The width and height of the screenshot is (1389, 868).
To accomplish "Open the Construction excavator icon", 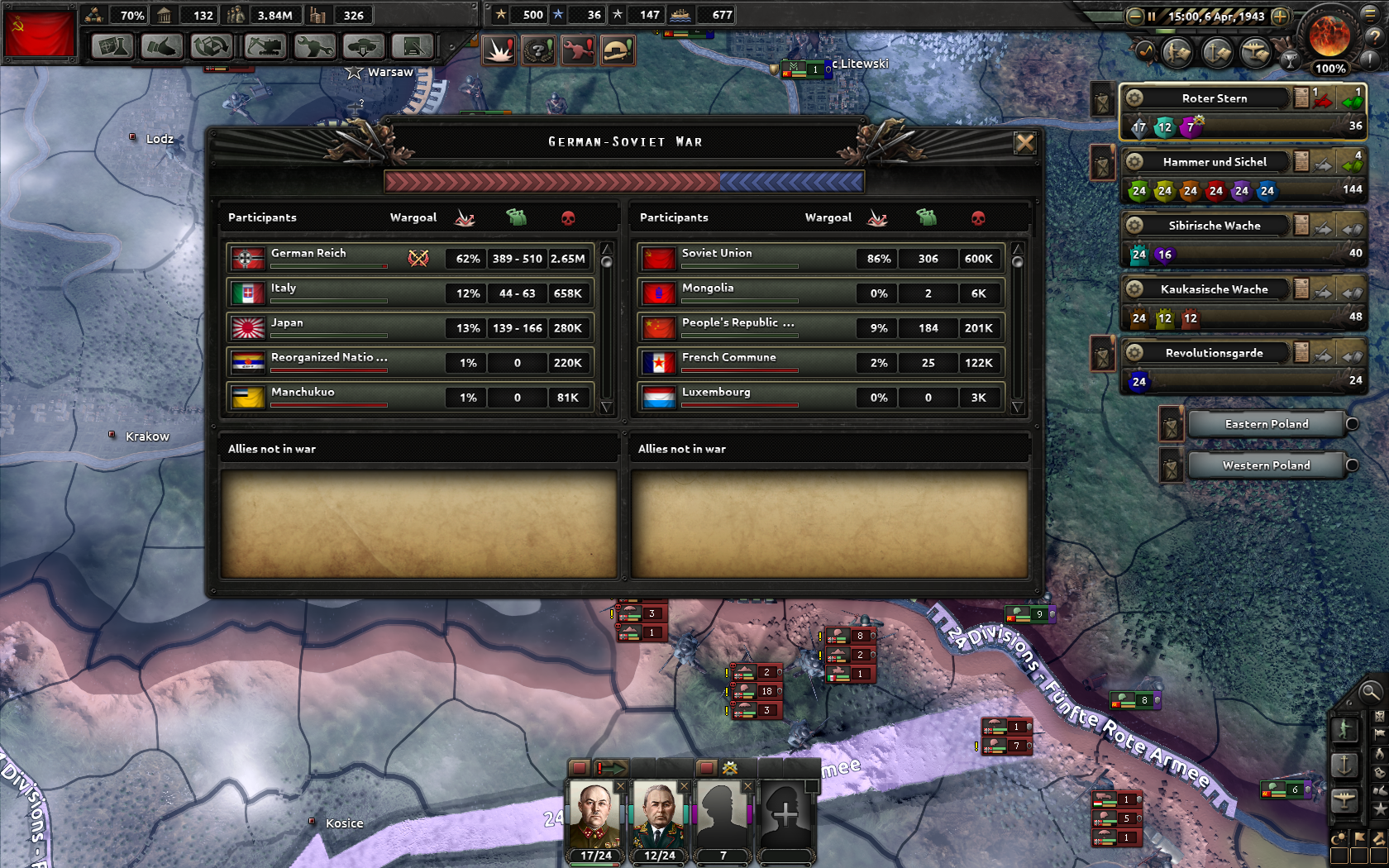I will (x=265, y=47).
